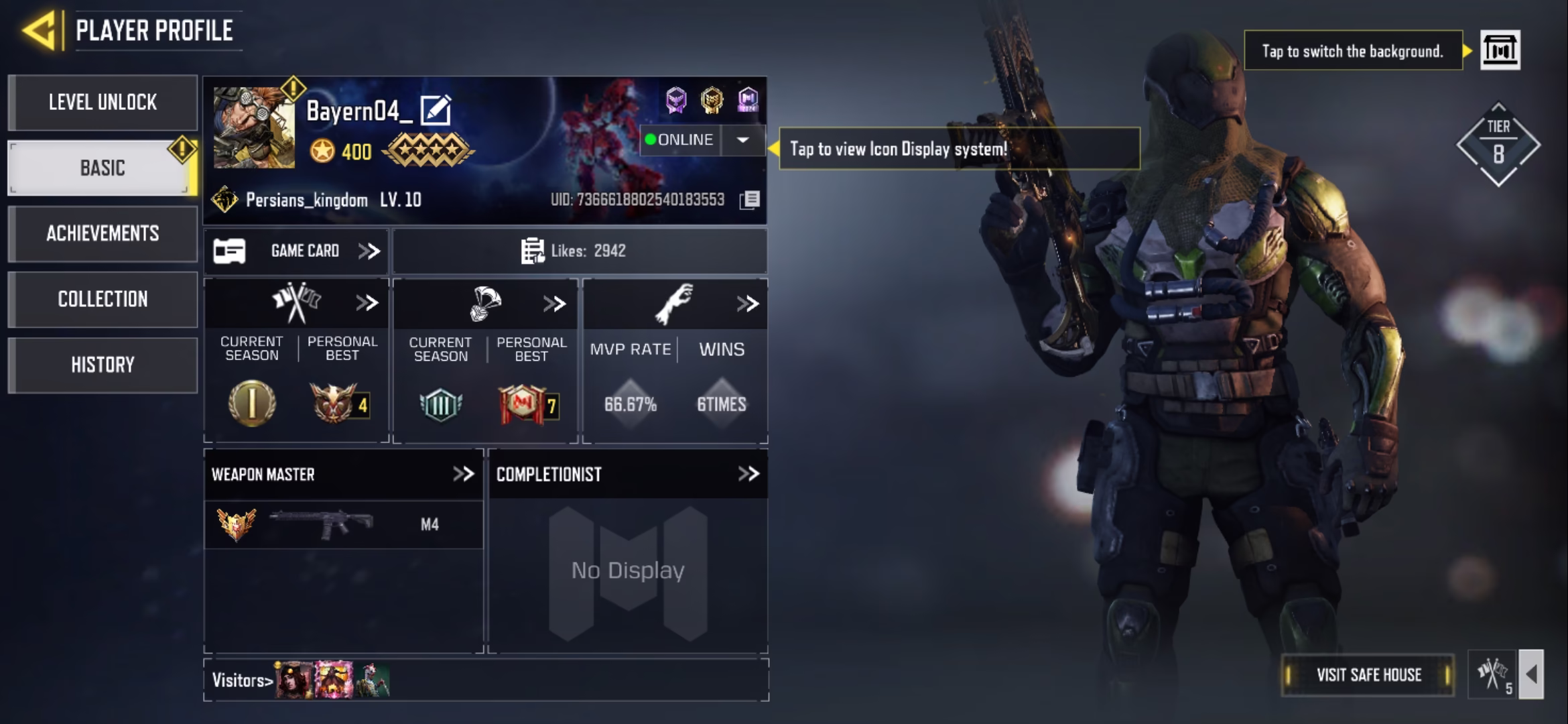Expand the battle royale parachute stats panel
1568x724 pixels.
[x=554, y=304]
